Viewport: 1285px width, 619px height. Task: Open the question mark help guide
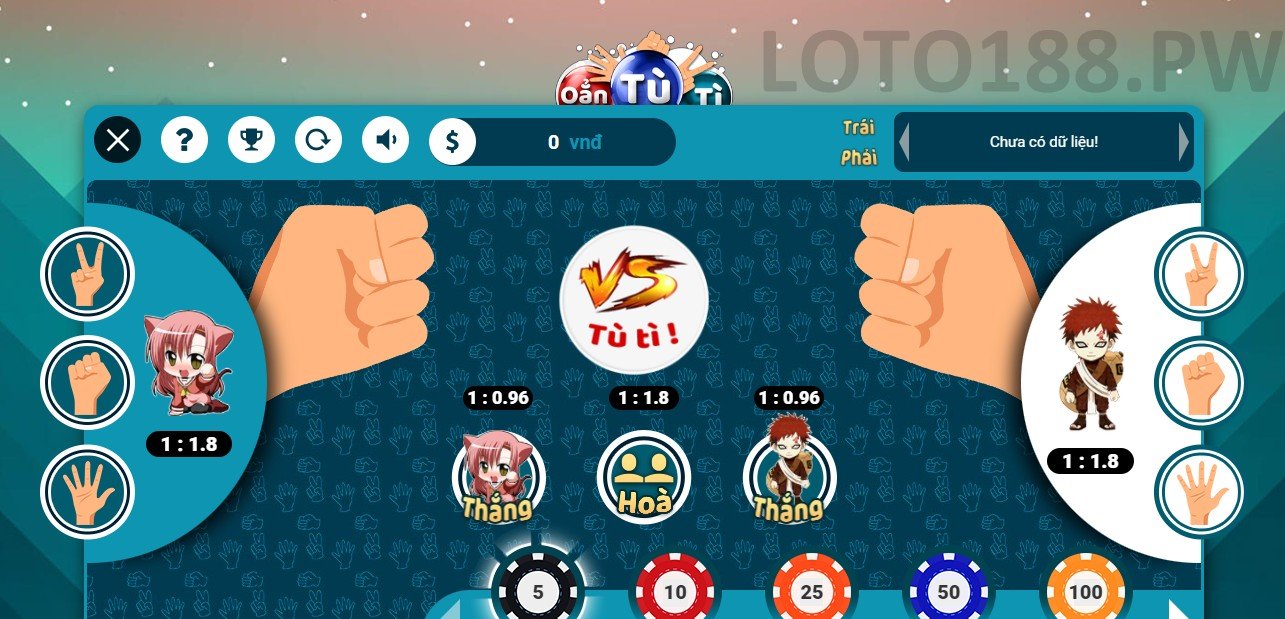[184, 140]
